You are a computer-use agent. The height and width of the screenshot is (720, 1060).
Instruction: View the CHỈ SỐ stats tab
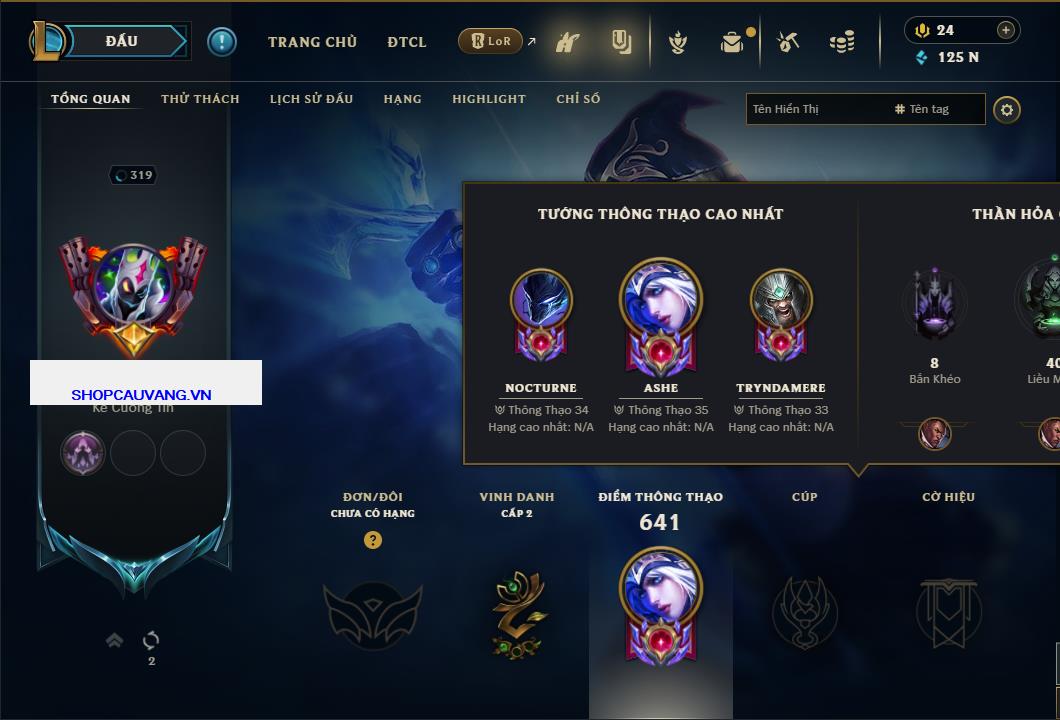point(578,99)
